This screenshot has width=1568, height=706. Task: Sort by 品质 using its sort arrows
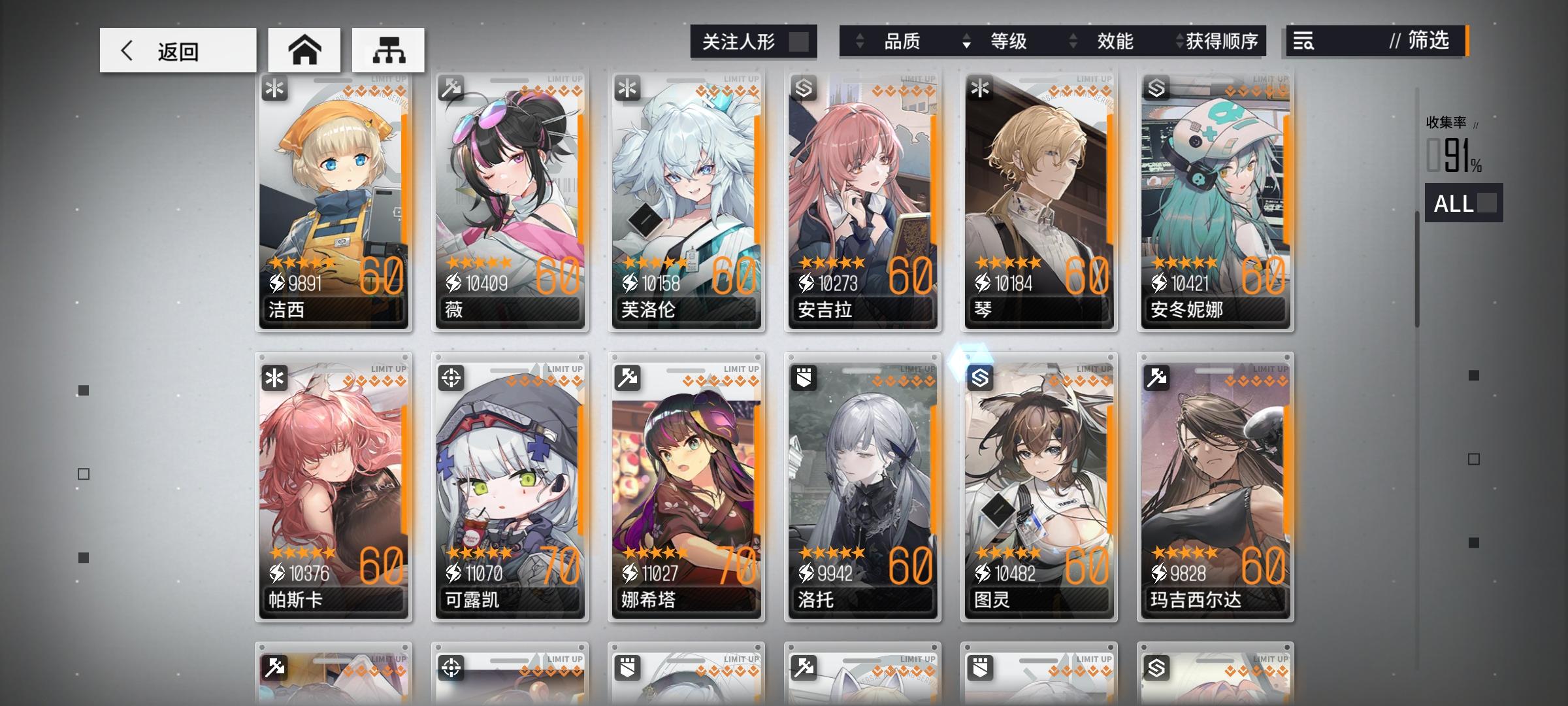click(x=859, y=41)
